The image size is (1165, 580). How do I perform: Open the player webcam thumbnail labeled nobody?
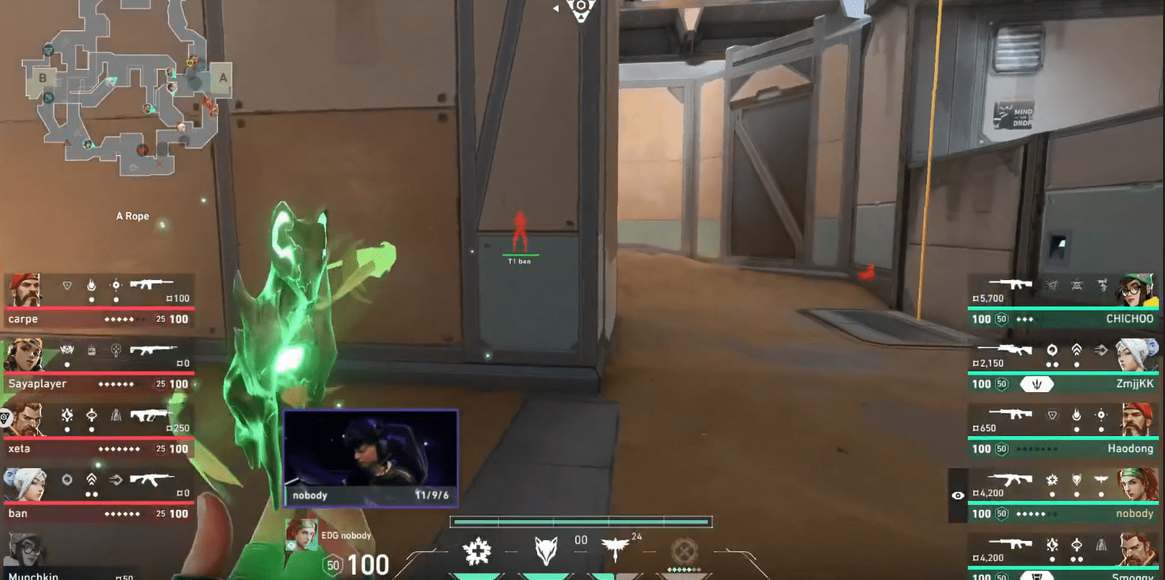[370, 458]
